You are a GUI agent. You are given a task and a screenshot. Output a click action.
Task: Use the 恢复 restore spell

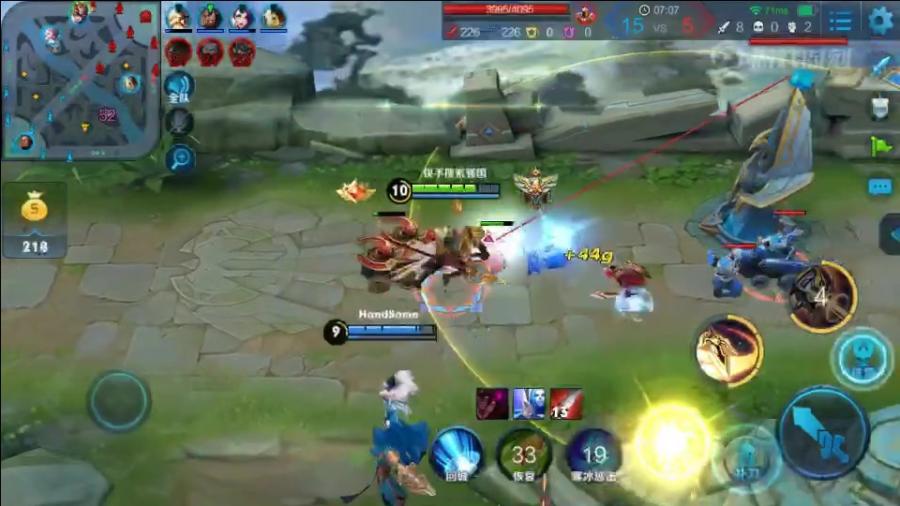click(523, 453)
